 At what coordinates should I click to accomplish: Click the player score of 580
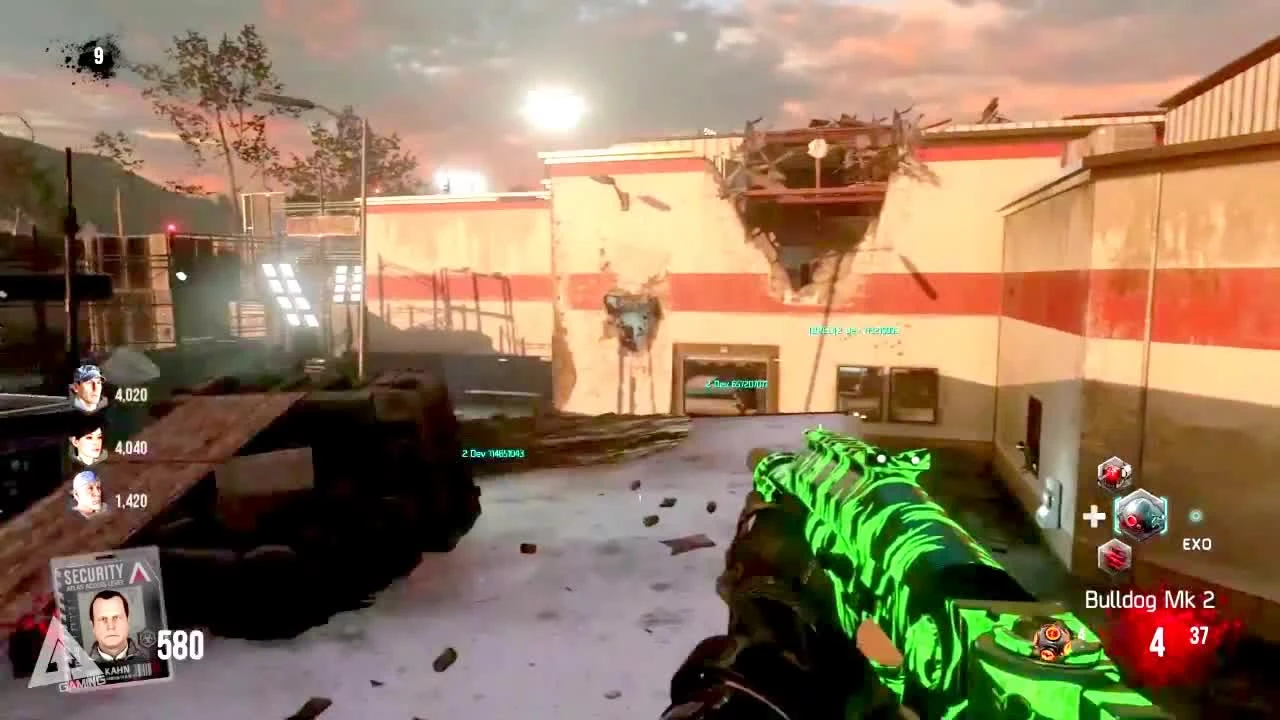point(179,644)
